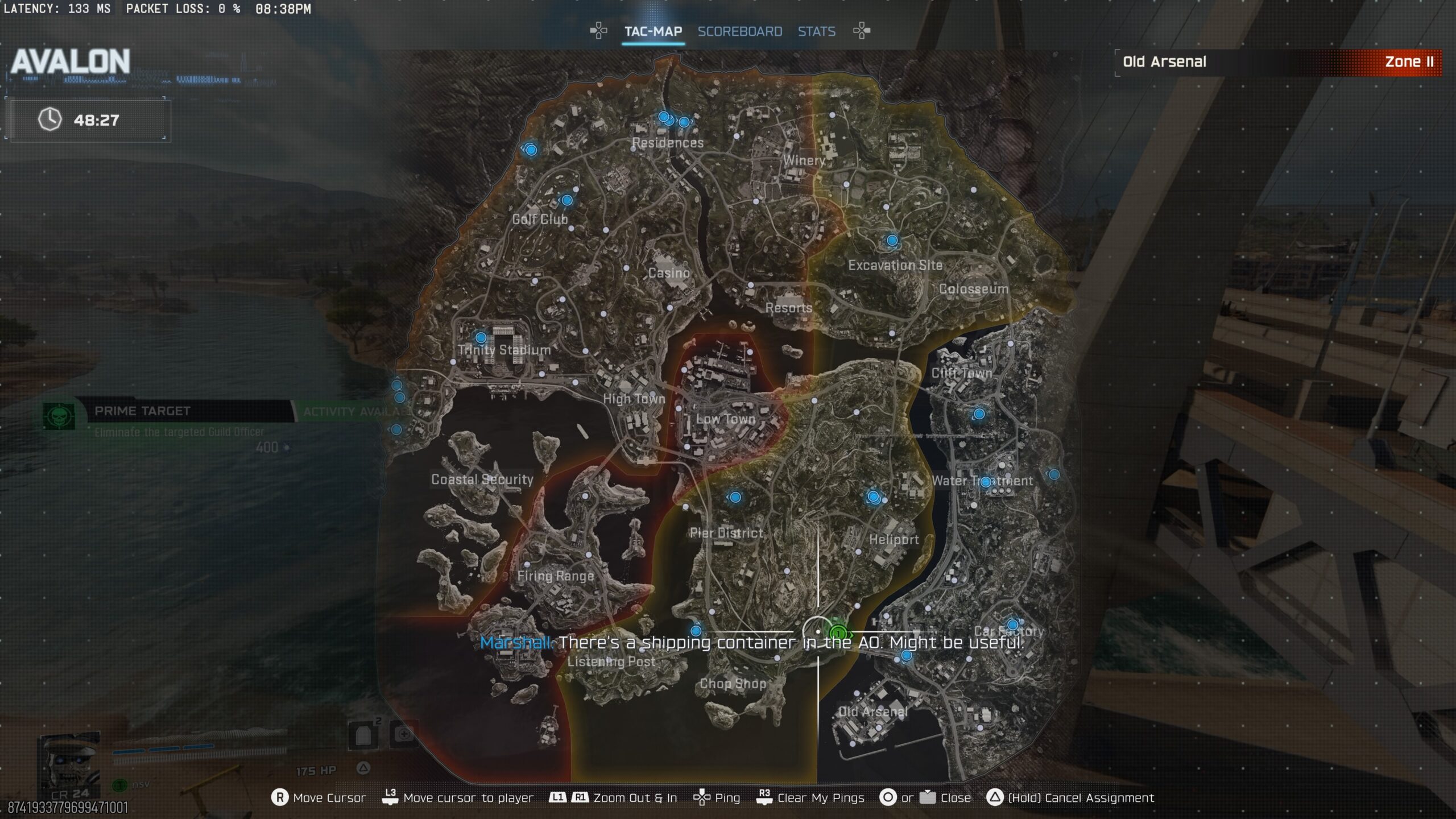Choose the Cliff Town location label

pos(962,373)
